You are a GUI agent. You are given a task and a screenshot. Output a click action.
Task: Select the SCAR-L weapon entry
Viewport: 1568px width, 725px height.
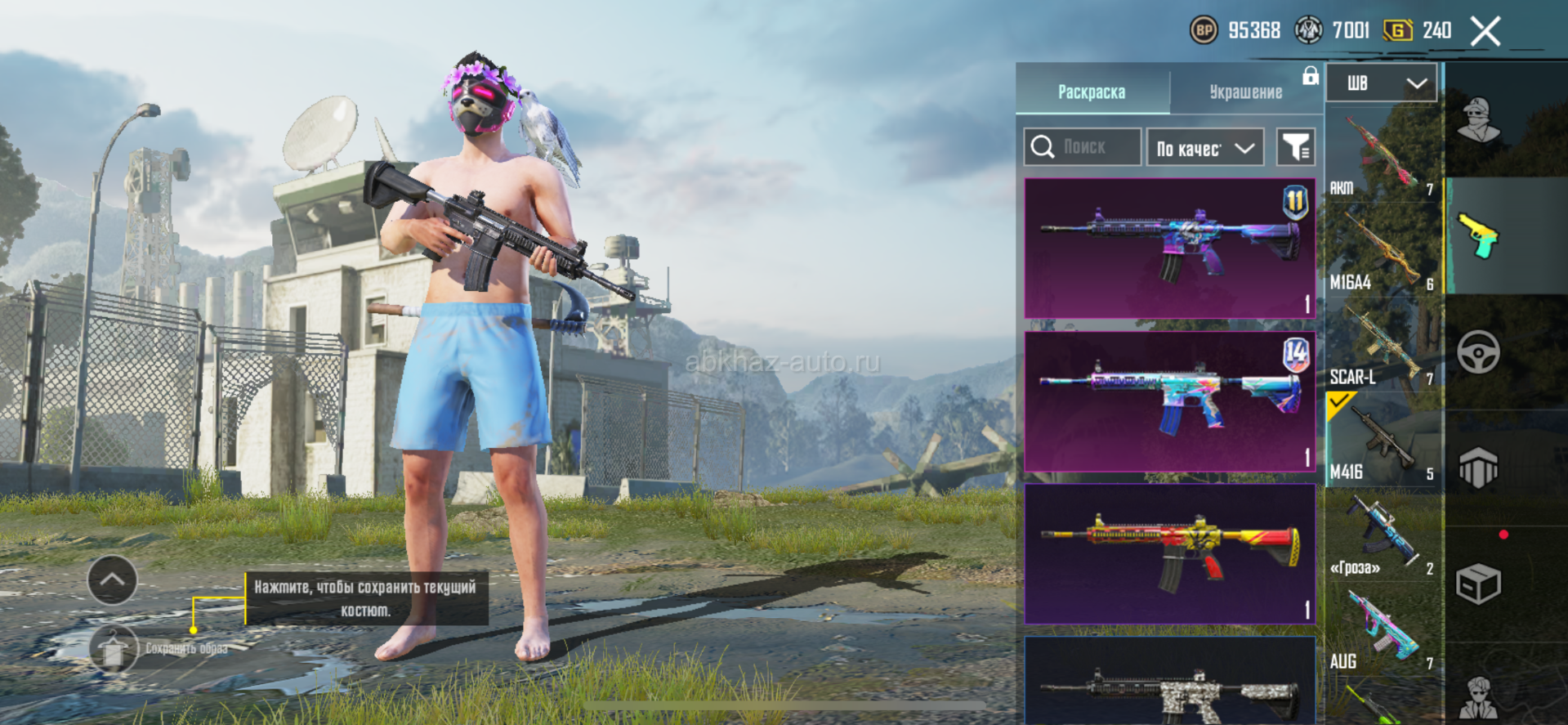1381,344
